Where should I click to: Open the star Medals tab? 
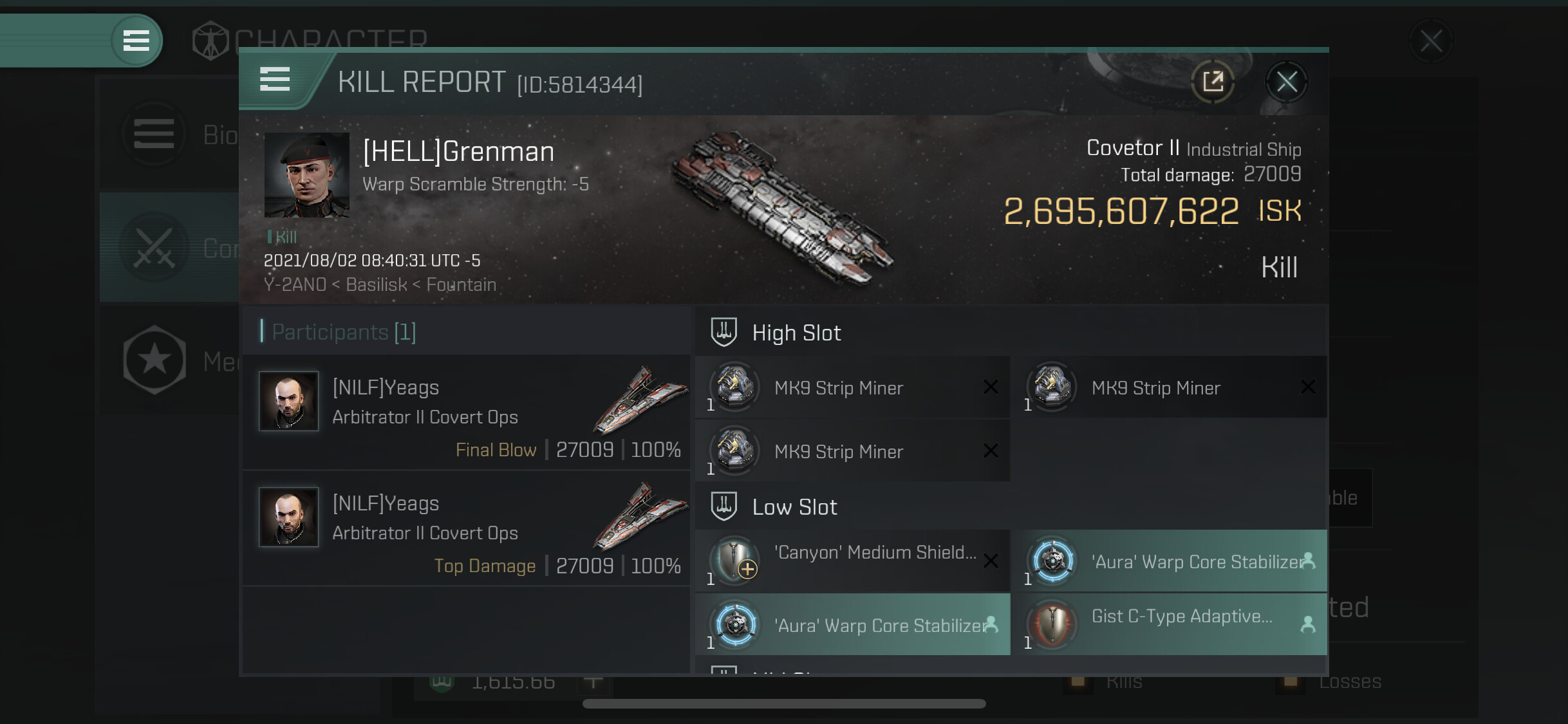[x=169, y=360]
